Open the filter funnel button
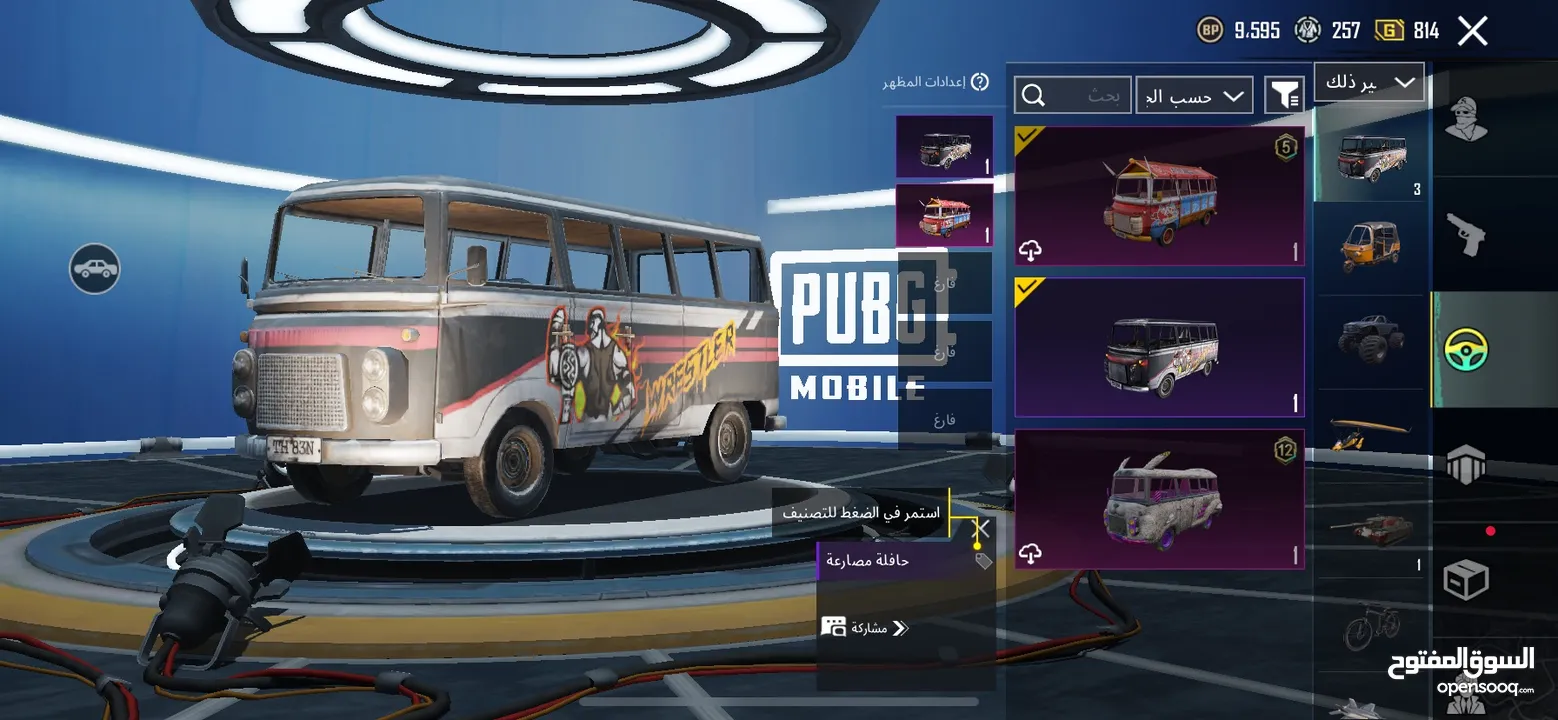This screenshot has height=720, width=1558. (1283, 95)
